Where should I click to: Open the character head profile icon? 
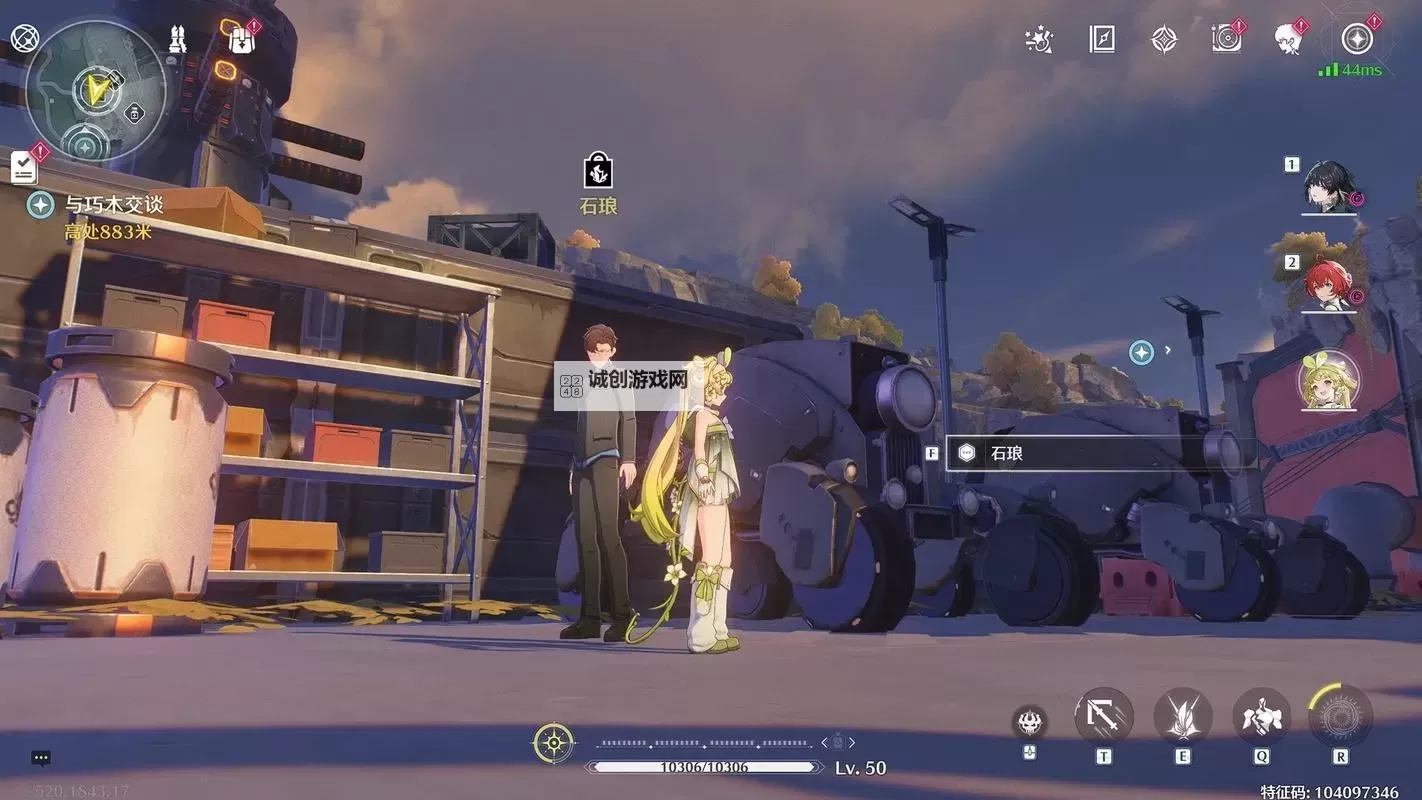tap(1288, 40)
